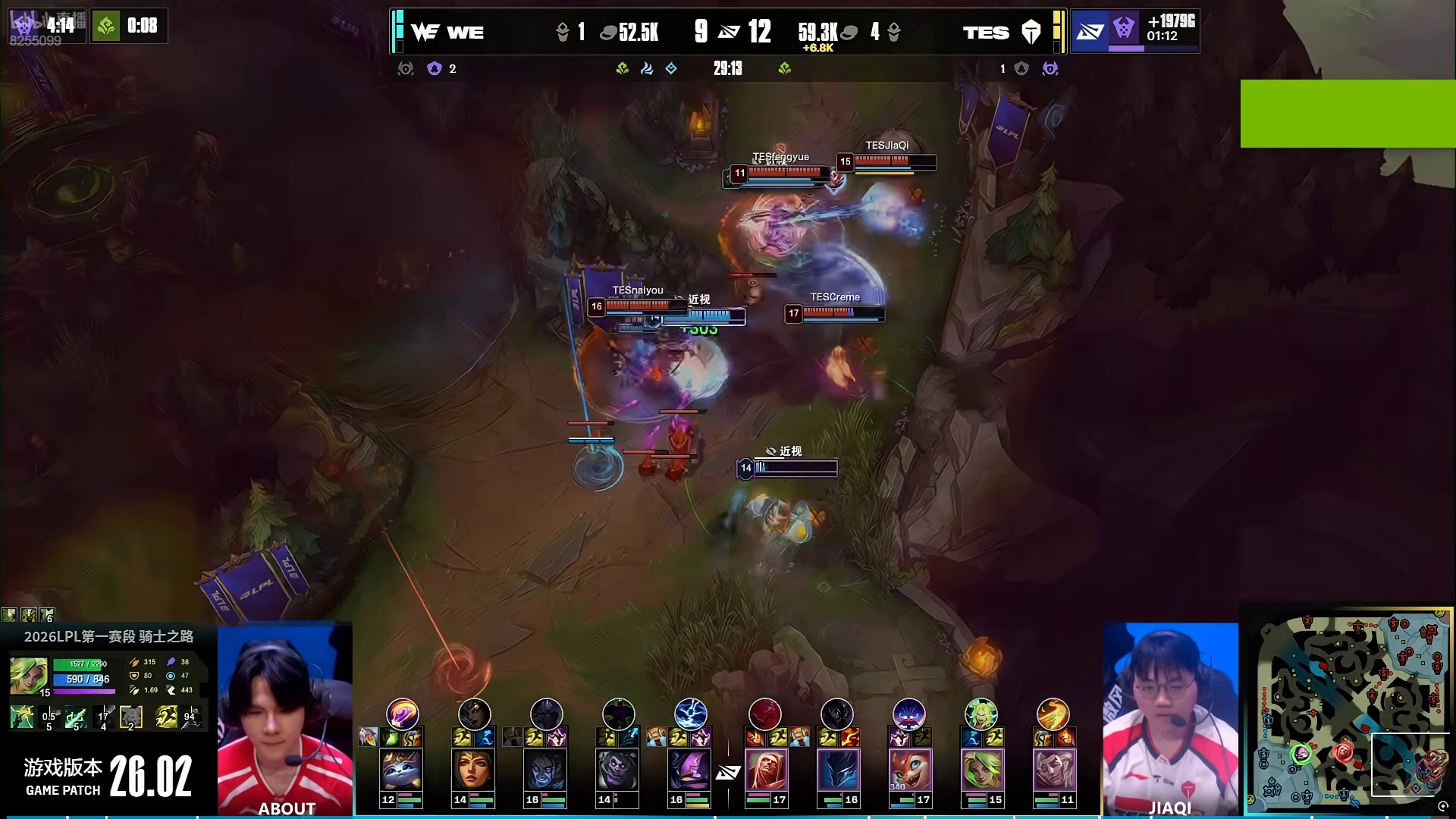Select the Yuumi cat champion portrait
The height and width of the screenshot is (819, 1456).
tap(401, 770)
